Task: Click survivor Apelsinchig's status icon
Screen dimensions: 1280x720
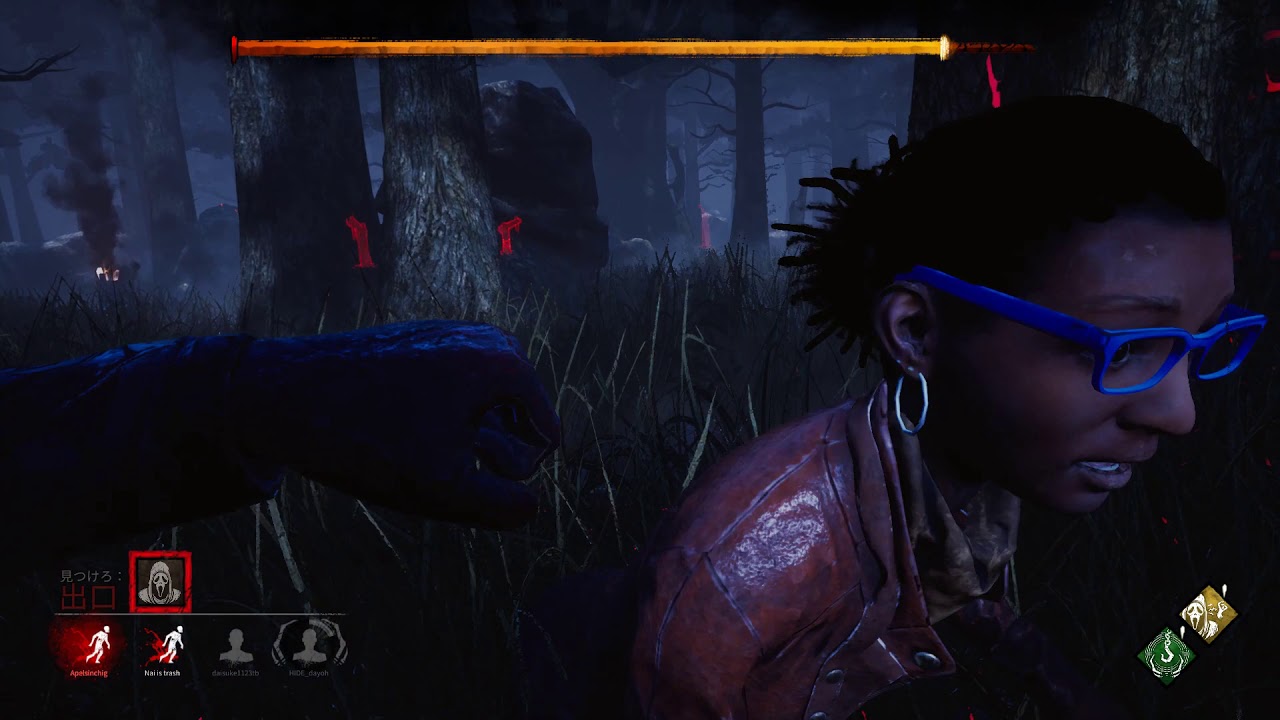Action: click(x=98, y=645)
